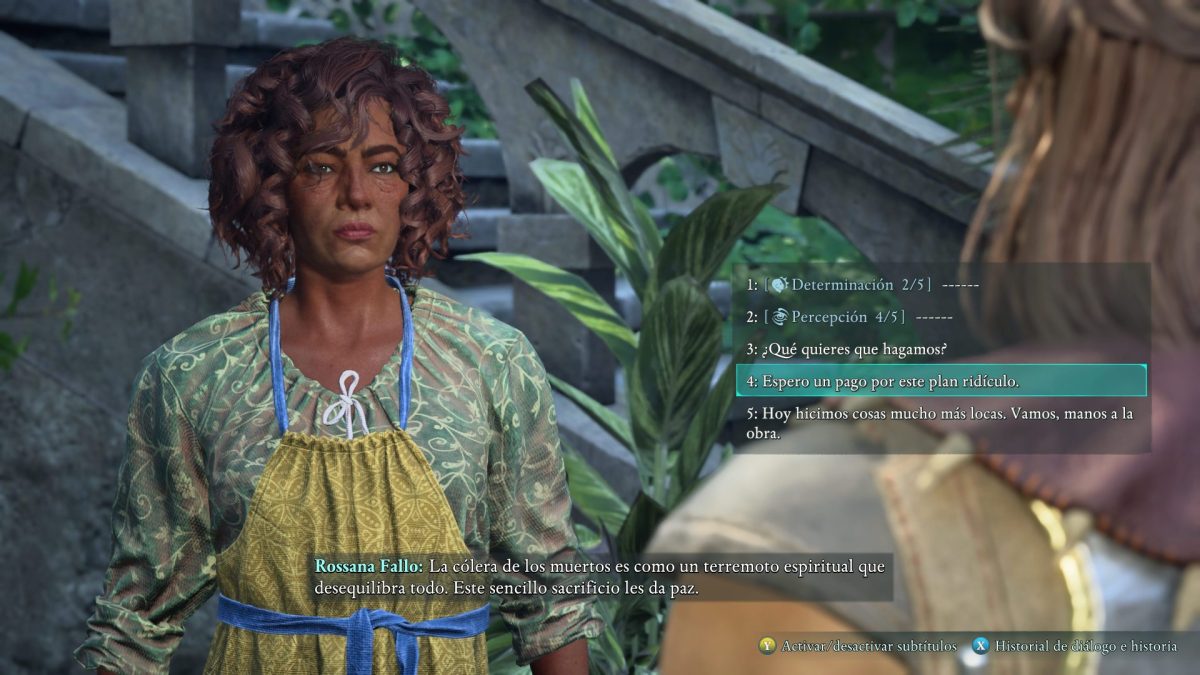The image size is (1200, 675).
Task: Select the Percepción 4/5 reply
Action: [x=850, y=317]
